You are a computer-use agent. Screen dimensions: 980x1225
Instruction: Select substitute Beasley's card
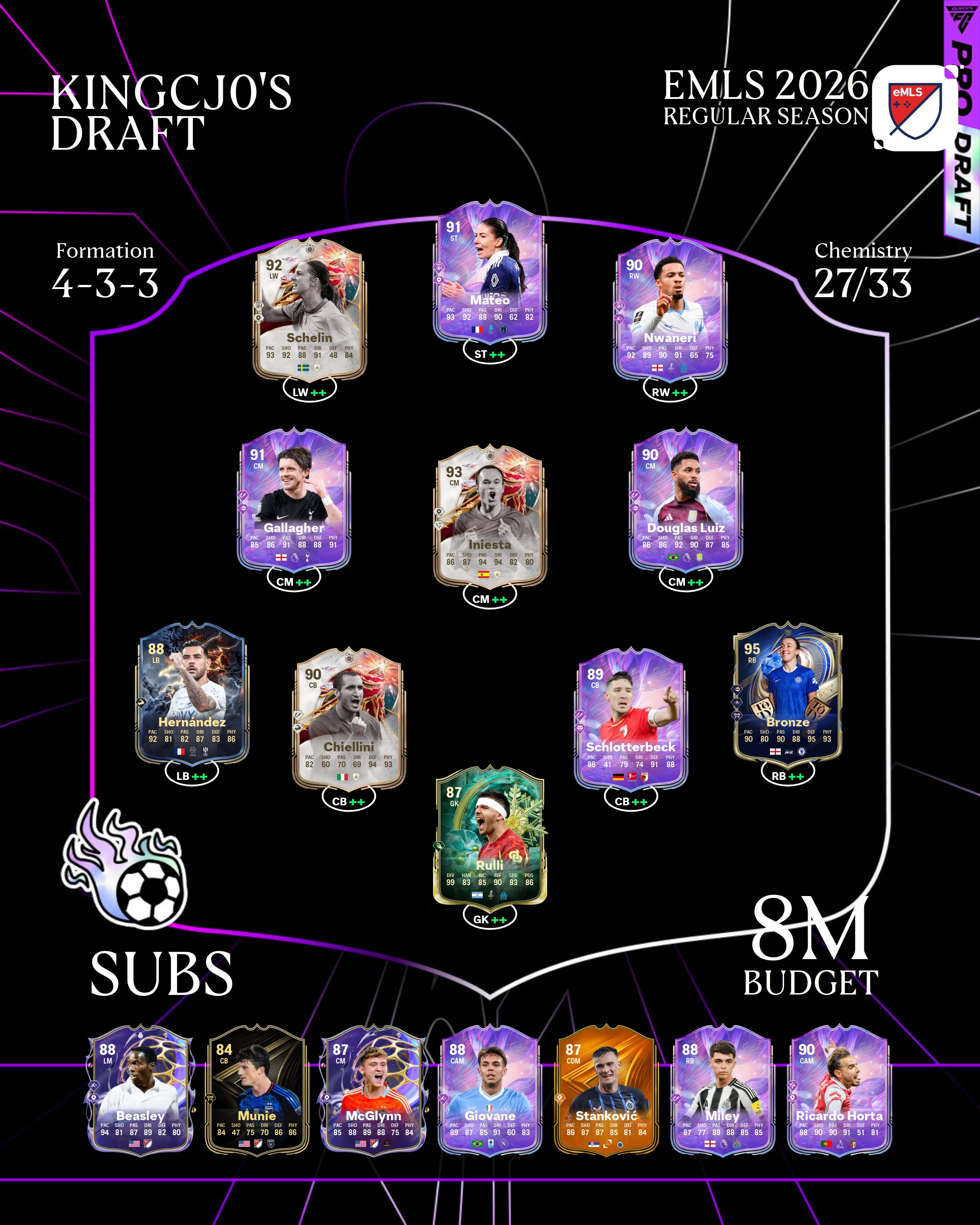click(x=140, y=1090)
